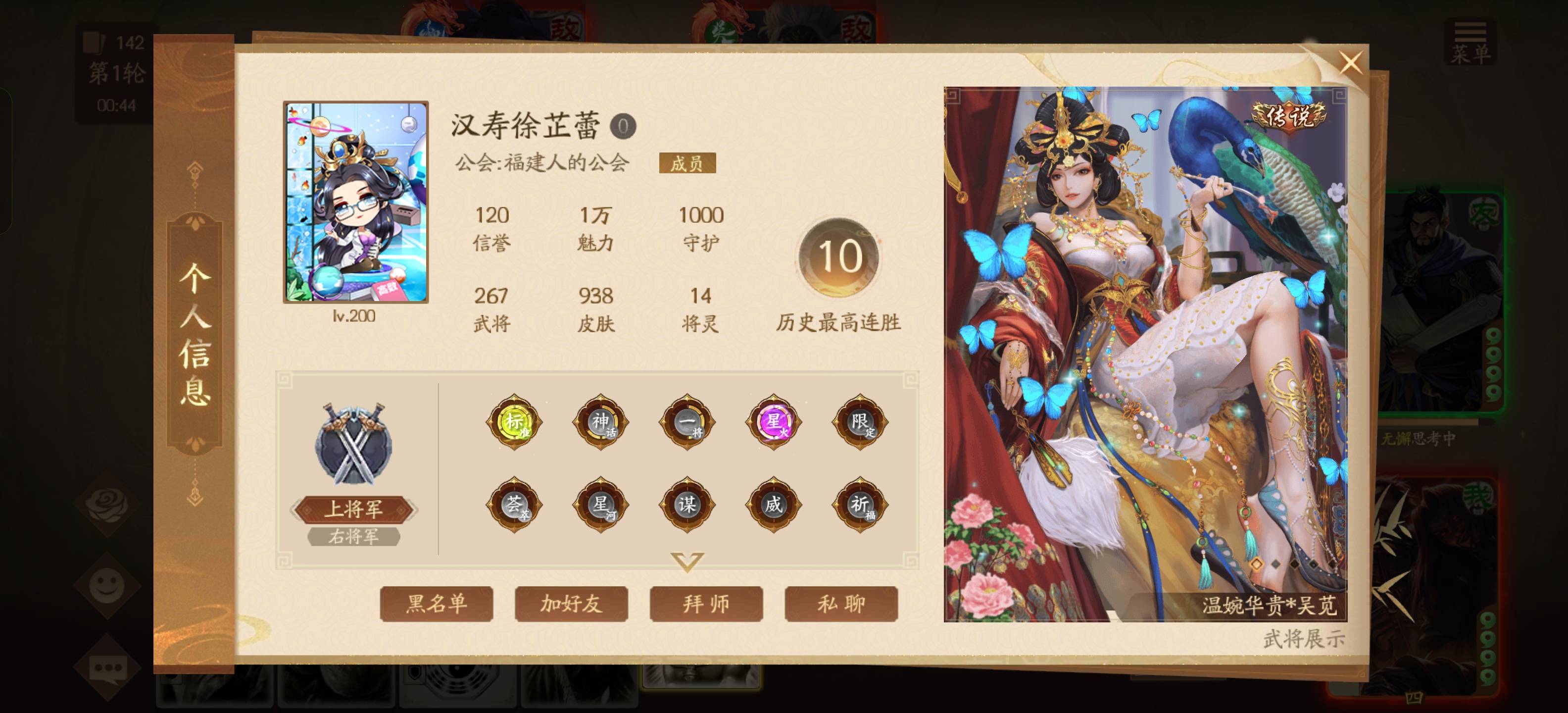Open the 菜单 menu
Screen dimensions: 1568x713
pos(1470,43)
